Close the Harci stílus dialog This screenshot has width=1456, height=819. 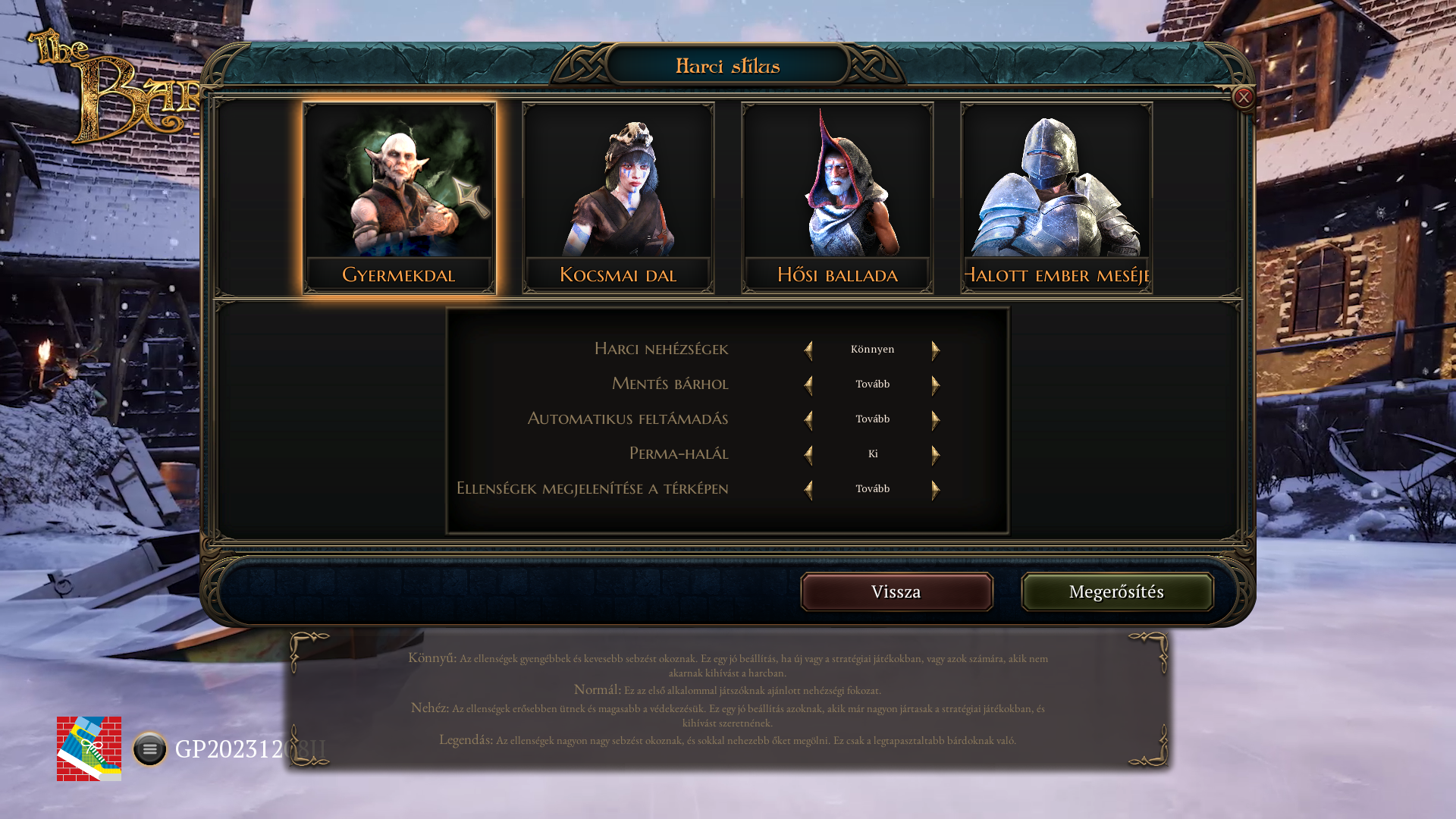coord(1244,97)
